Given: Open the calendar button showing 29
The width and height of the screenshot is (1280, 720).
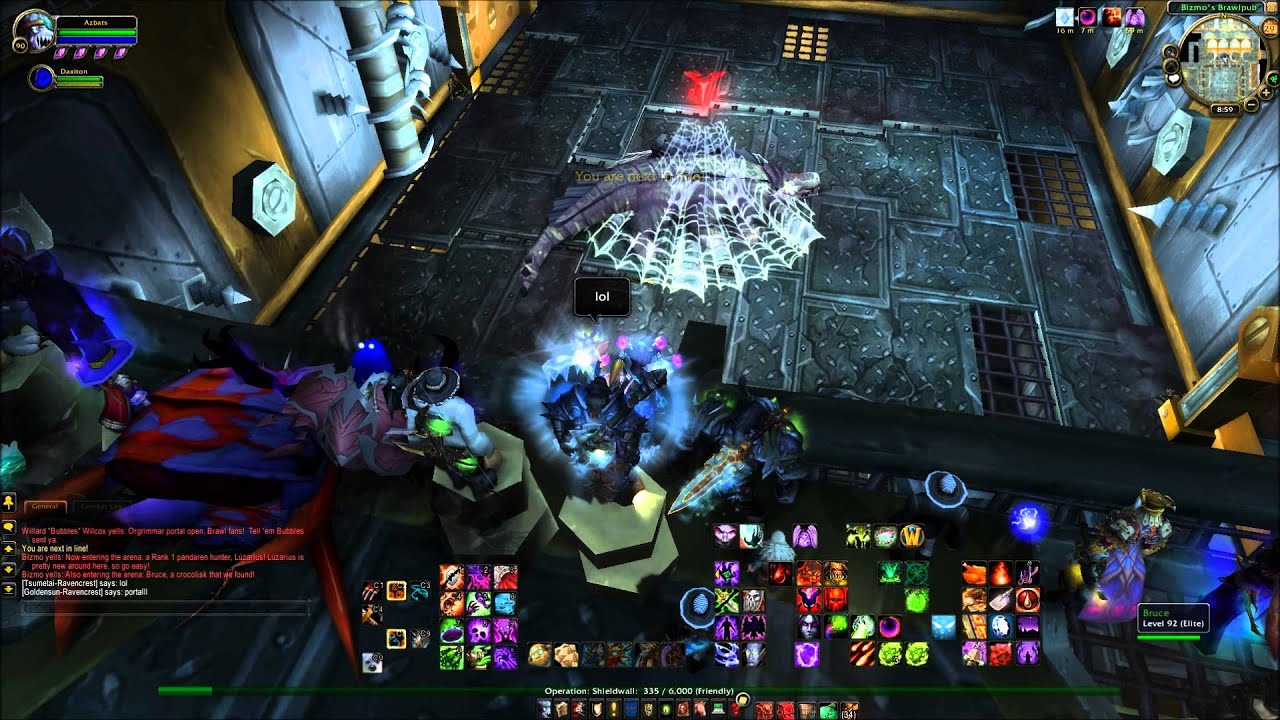Looking at the screenshot, I should pos(1269,27).
